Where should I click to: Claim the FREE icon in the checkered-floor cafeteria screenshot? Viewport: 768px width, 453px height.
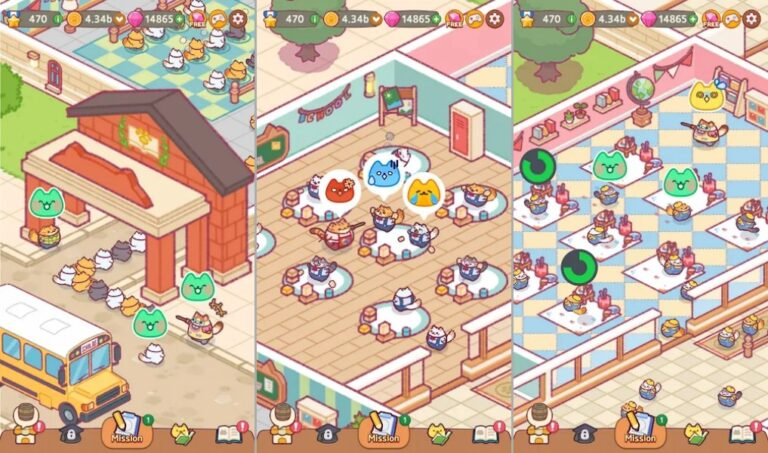click(x=709, y=18)
